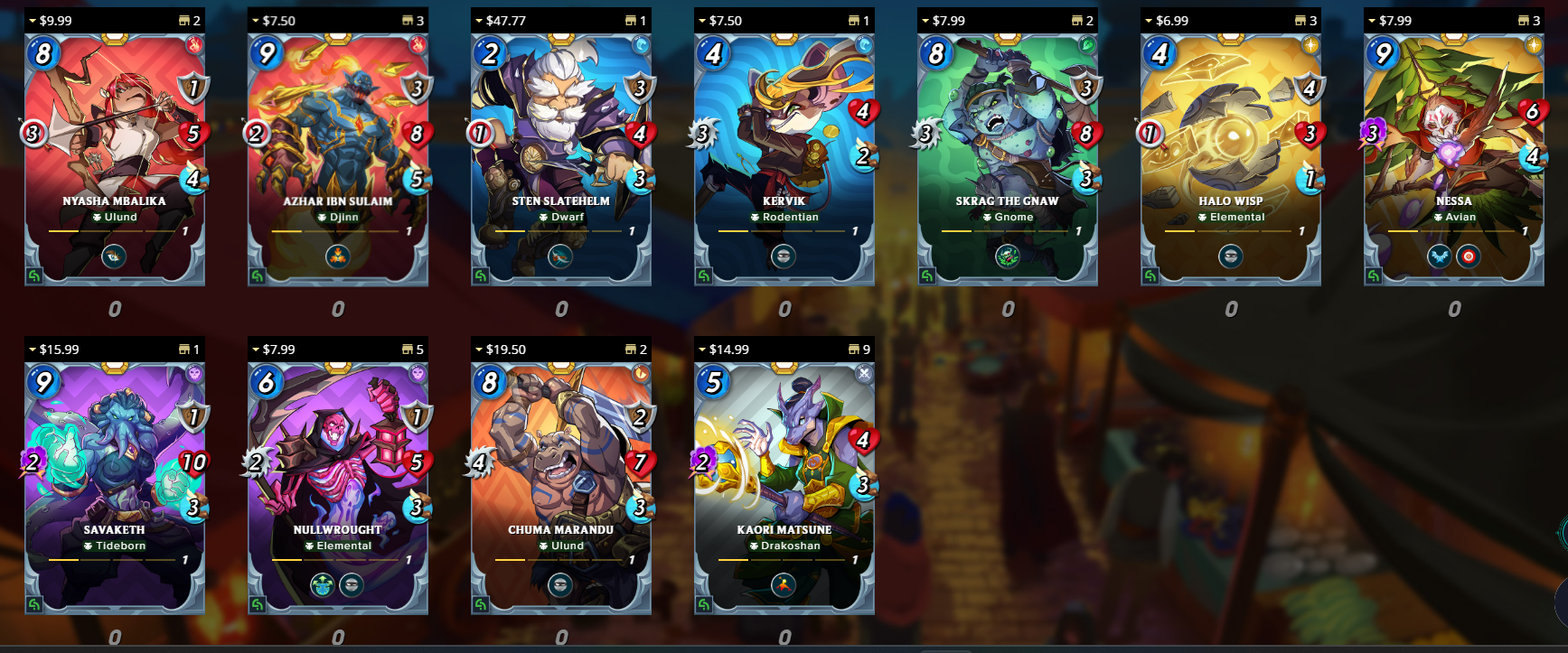
Task: Click the Drakoshan faction label on Kaori Matsune
Action: [783, 546]
